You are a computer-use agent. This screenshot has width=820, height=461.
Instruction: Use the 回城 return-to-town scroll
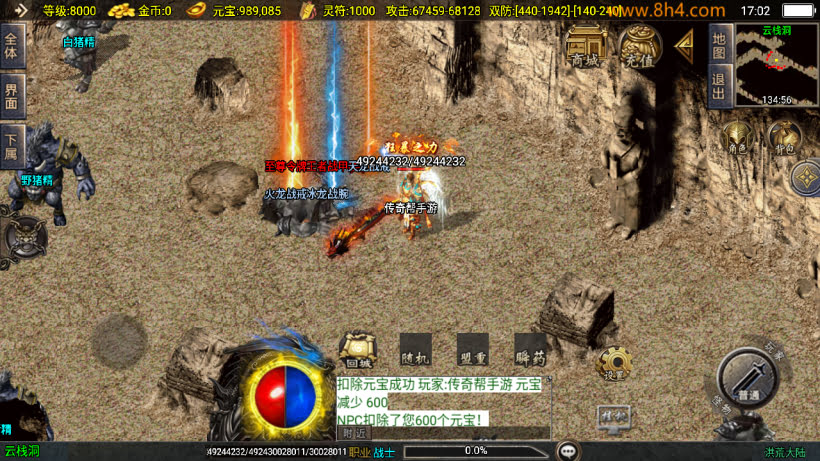point(357,350)
